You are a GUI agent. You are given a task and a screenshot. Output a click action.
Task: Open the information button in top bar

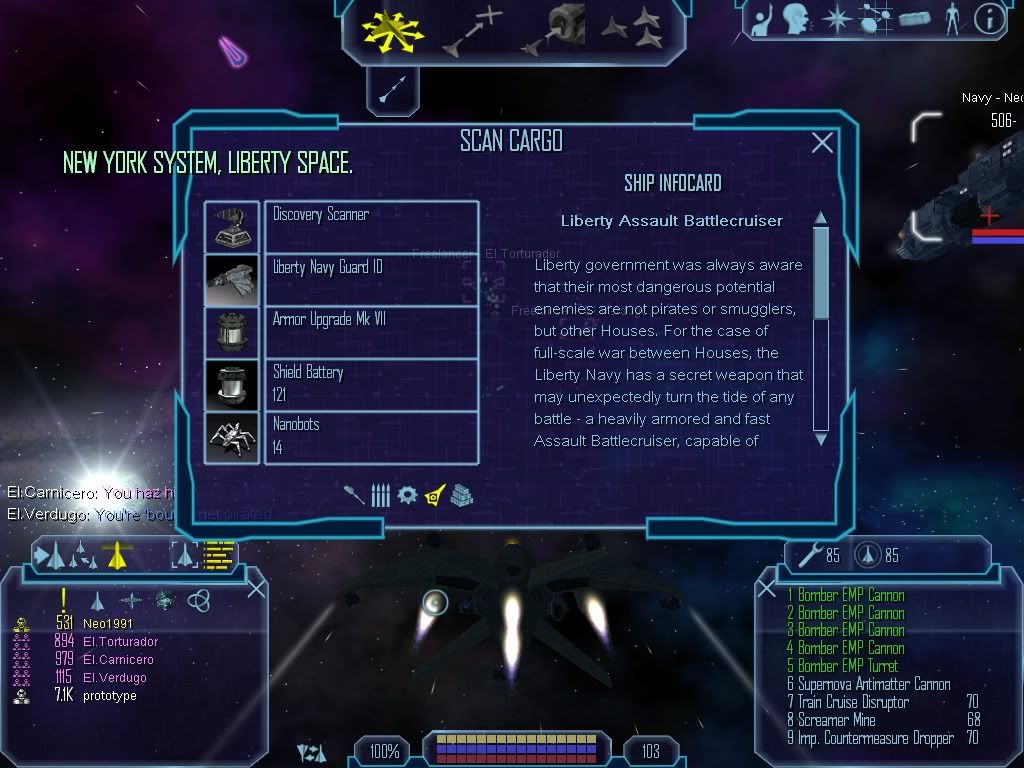(x=988, y=19)
